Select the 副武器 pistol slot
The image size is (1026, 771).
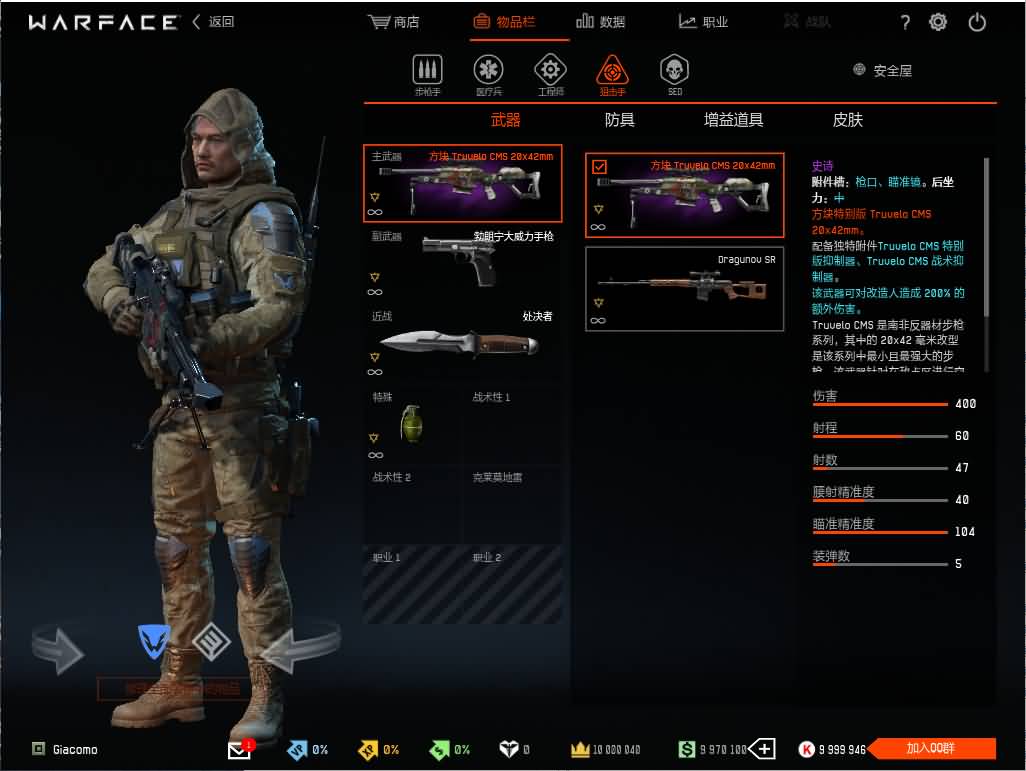point(462,261)
